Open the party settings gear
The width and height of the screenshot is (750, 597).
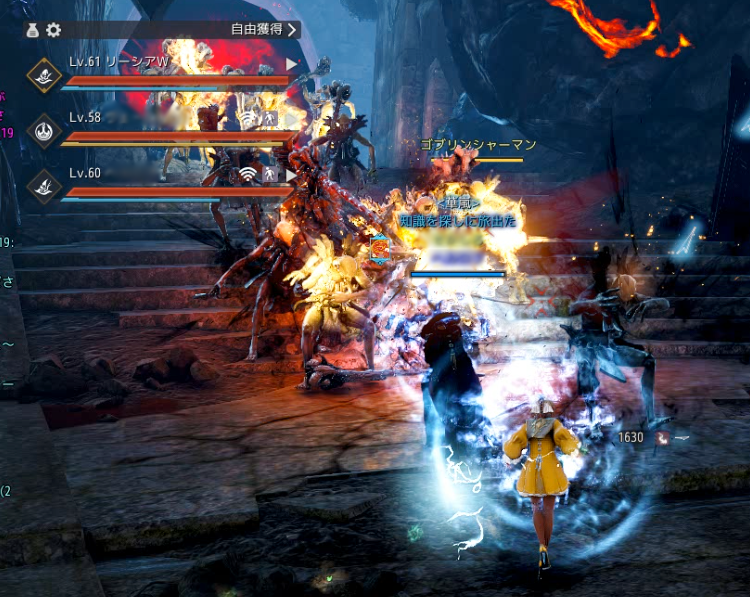(x=54, y=30)
